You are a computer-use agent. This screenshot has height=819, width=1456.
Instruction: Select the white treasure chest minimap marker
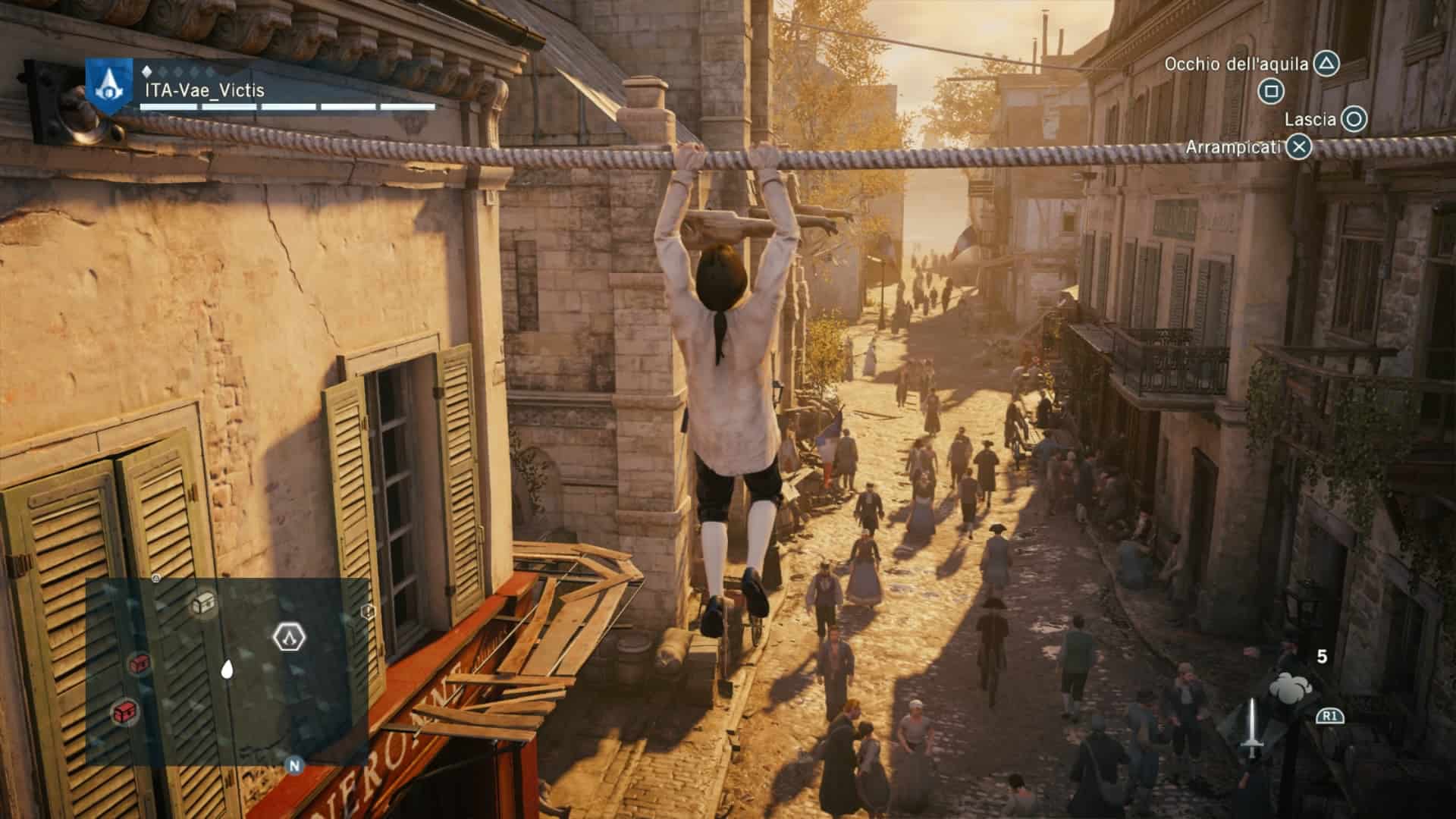202,604
